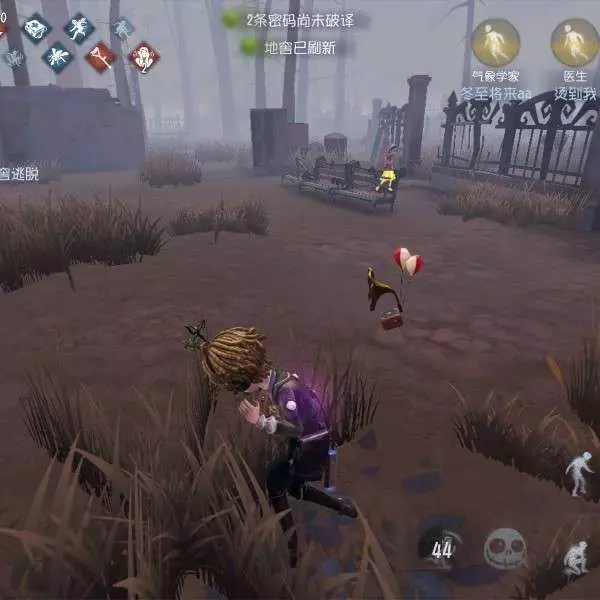The image size is (600, 600).
Task: Select the 医生 teammate portrait
Action: pyautogui.click(x=575, y=43)
